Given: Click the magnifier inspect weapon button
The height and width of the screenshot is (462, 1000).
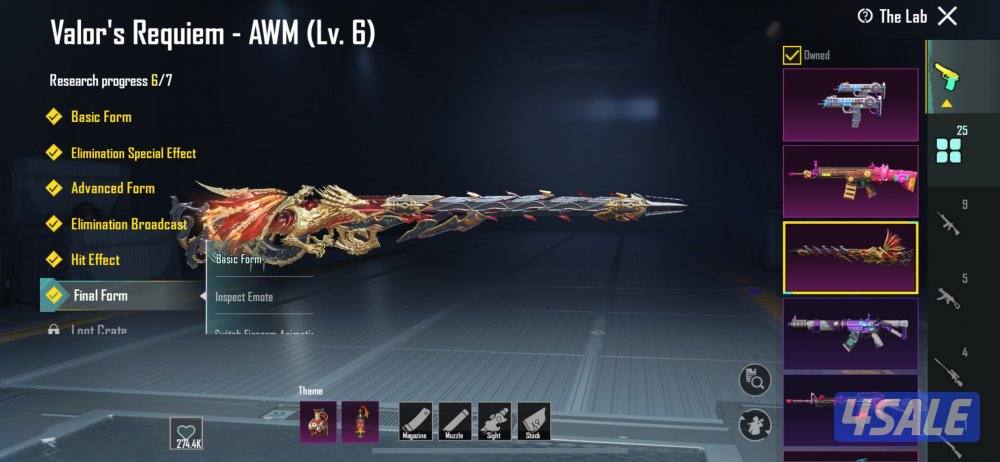Looking at the screenshot, I should (755, 380).
